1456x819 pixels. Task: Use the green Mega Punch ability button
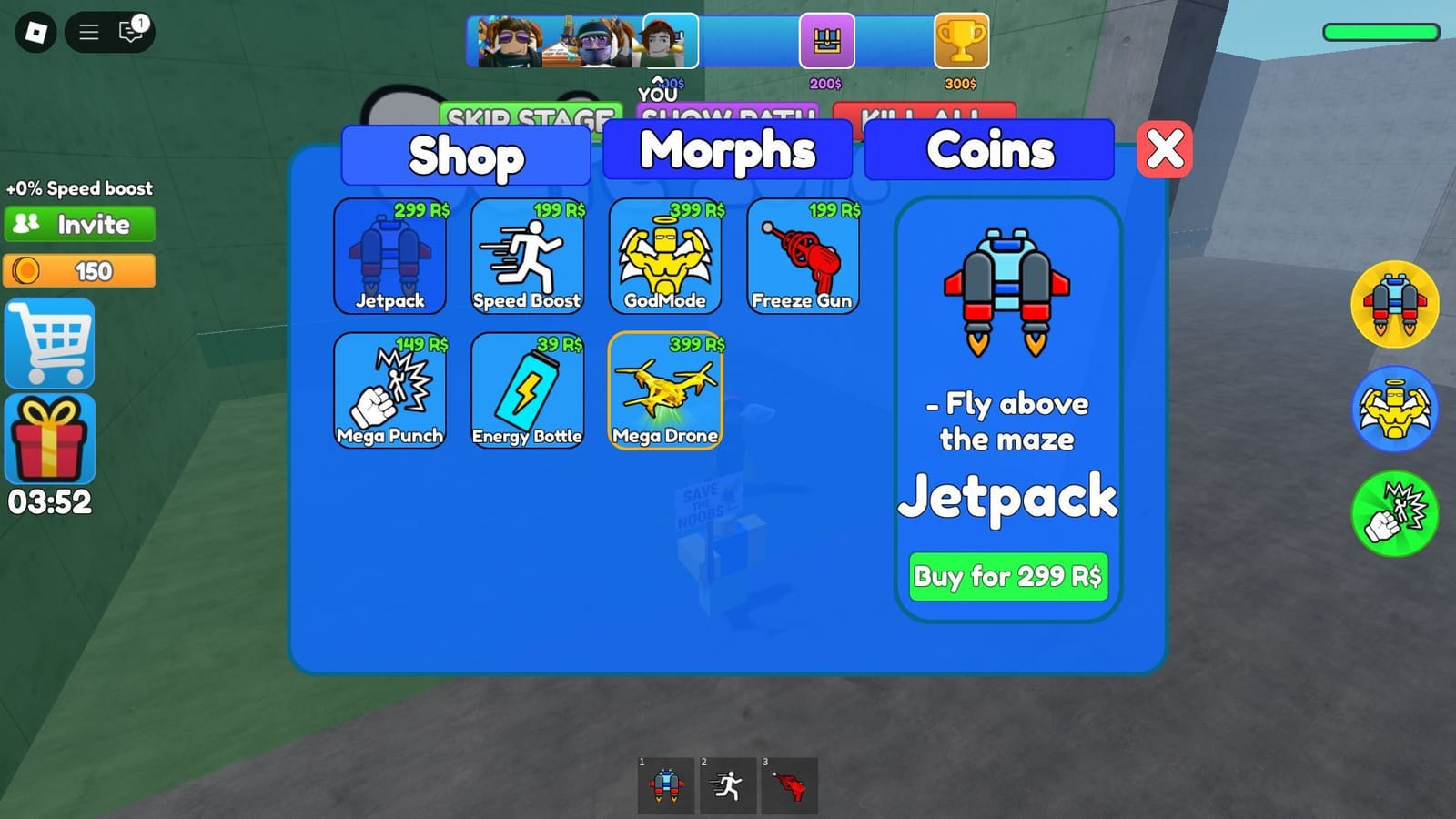(1397, 513)
